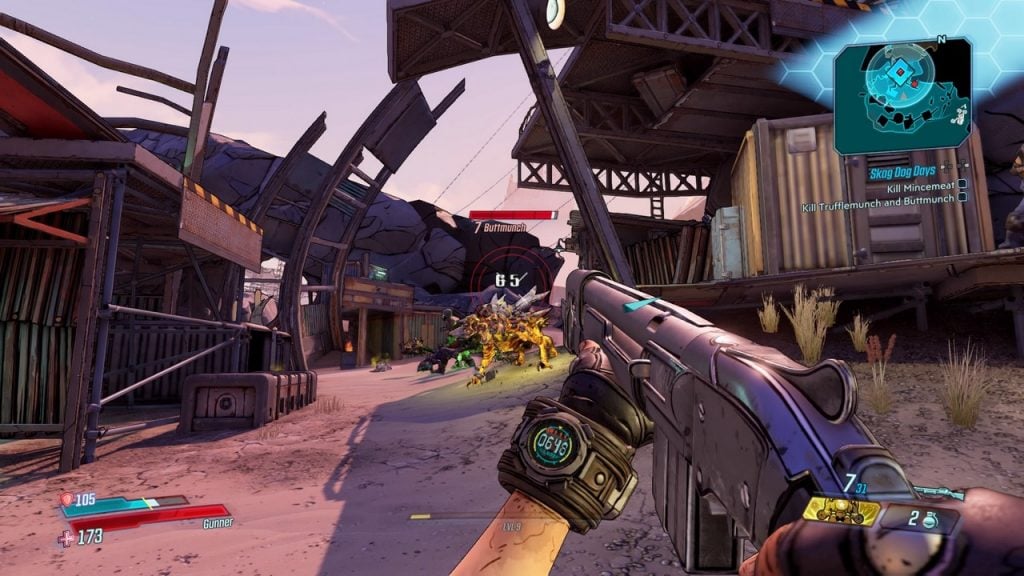This screenshot has height=576, width=1024.
Task: Click the equipped shotgun weapon icon
Action: (943, 492)
